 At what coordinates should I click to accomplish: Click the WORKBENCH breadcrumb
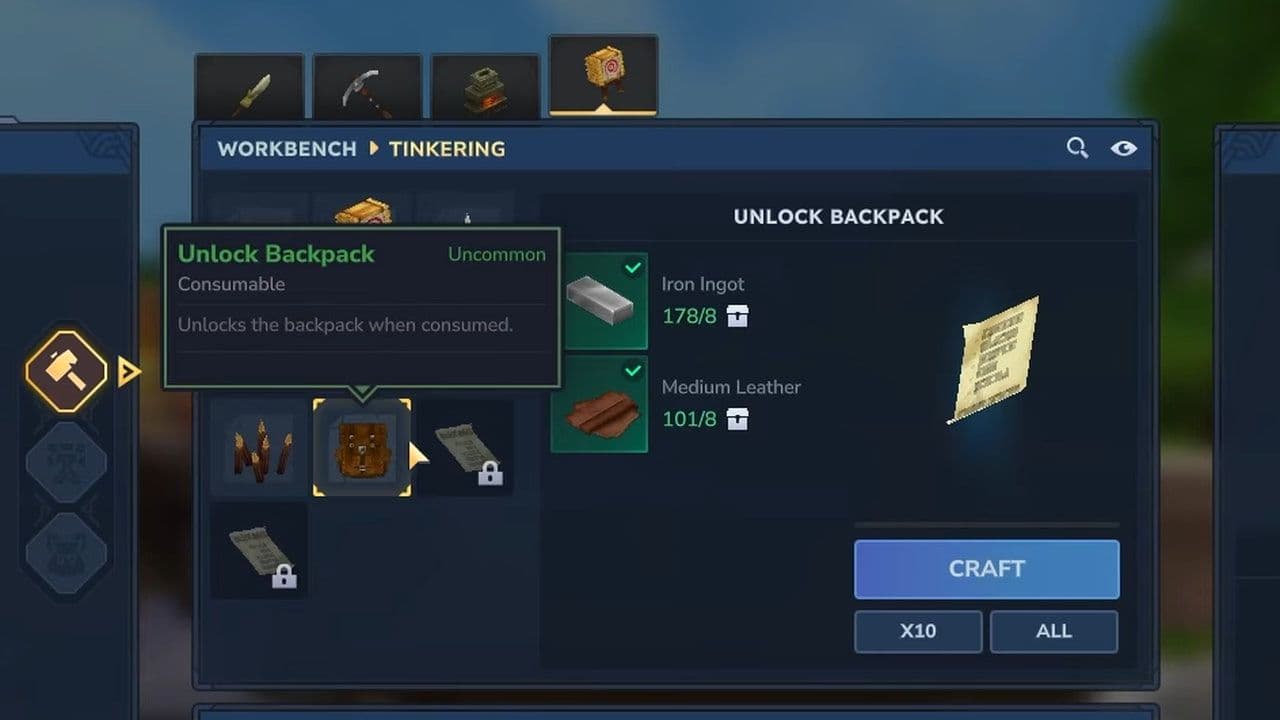point(287,149)
